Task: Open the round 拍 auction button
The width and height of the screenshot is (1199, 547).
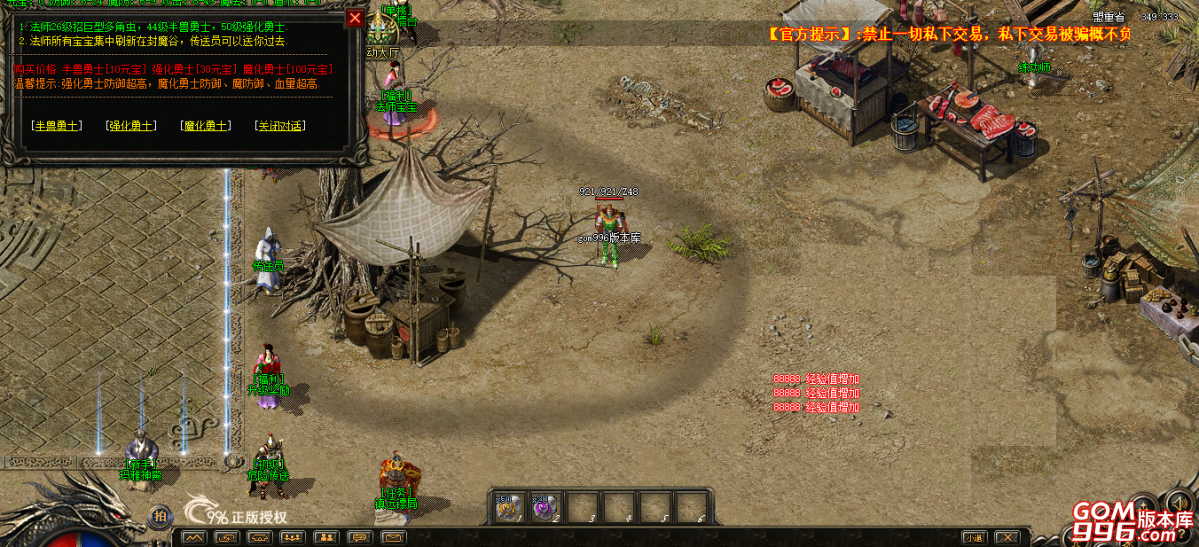Action: pyautogui.click(x=159, y=516)
